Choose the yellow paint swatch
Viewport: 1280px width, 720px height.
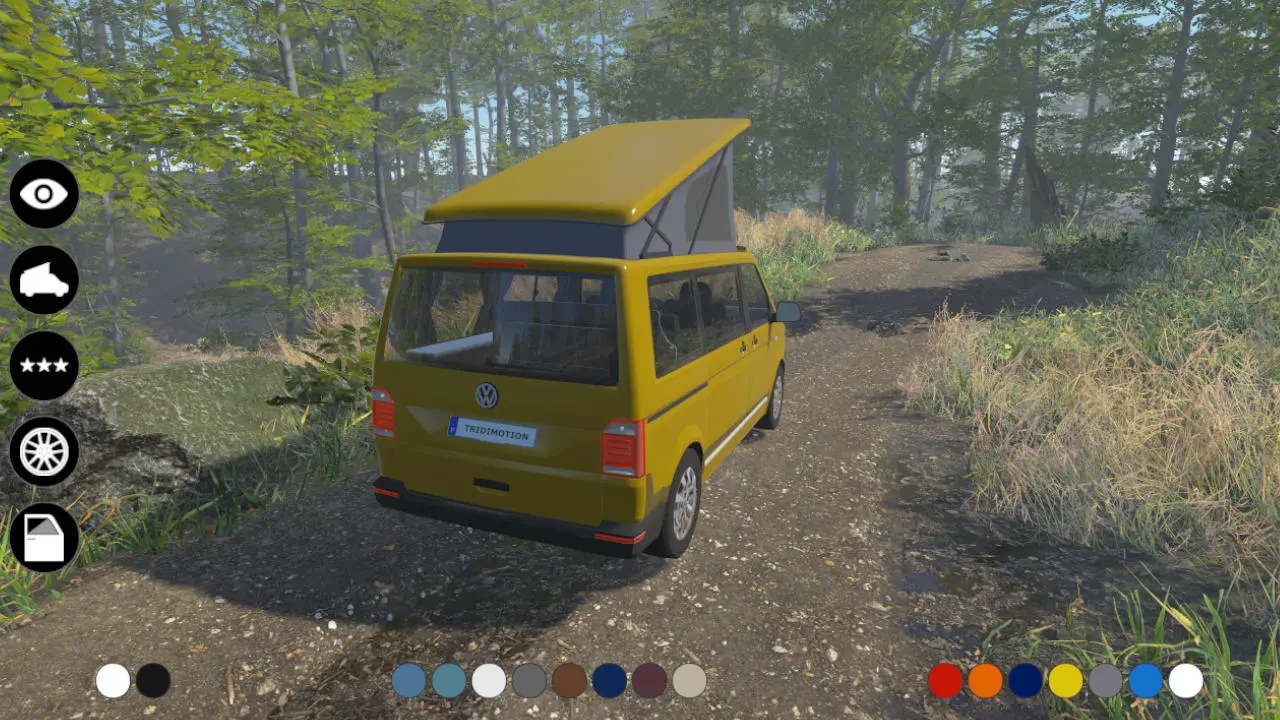(1065, 681)
